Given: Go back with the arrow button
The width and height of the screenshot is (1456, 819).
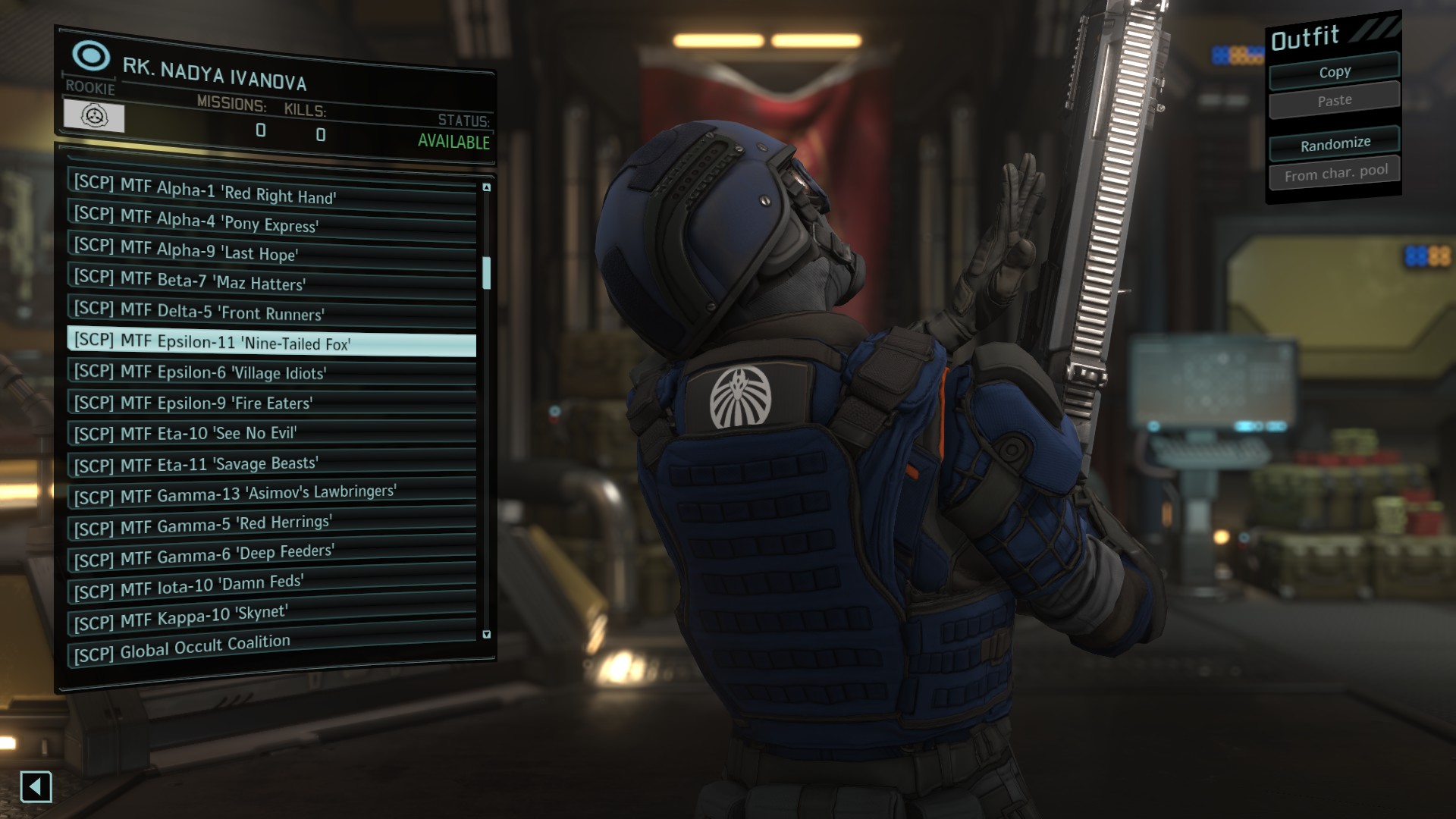Looking at the screenshot, I should 36,787.
